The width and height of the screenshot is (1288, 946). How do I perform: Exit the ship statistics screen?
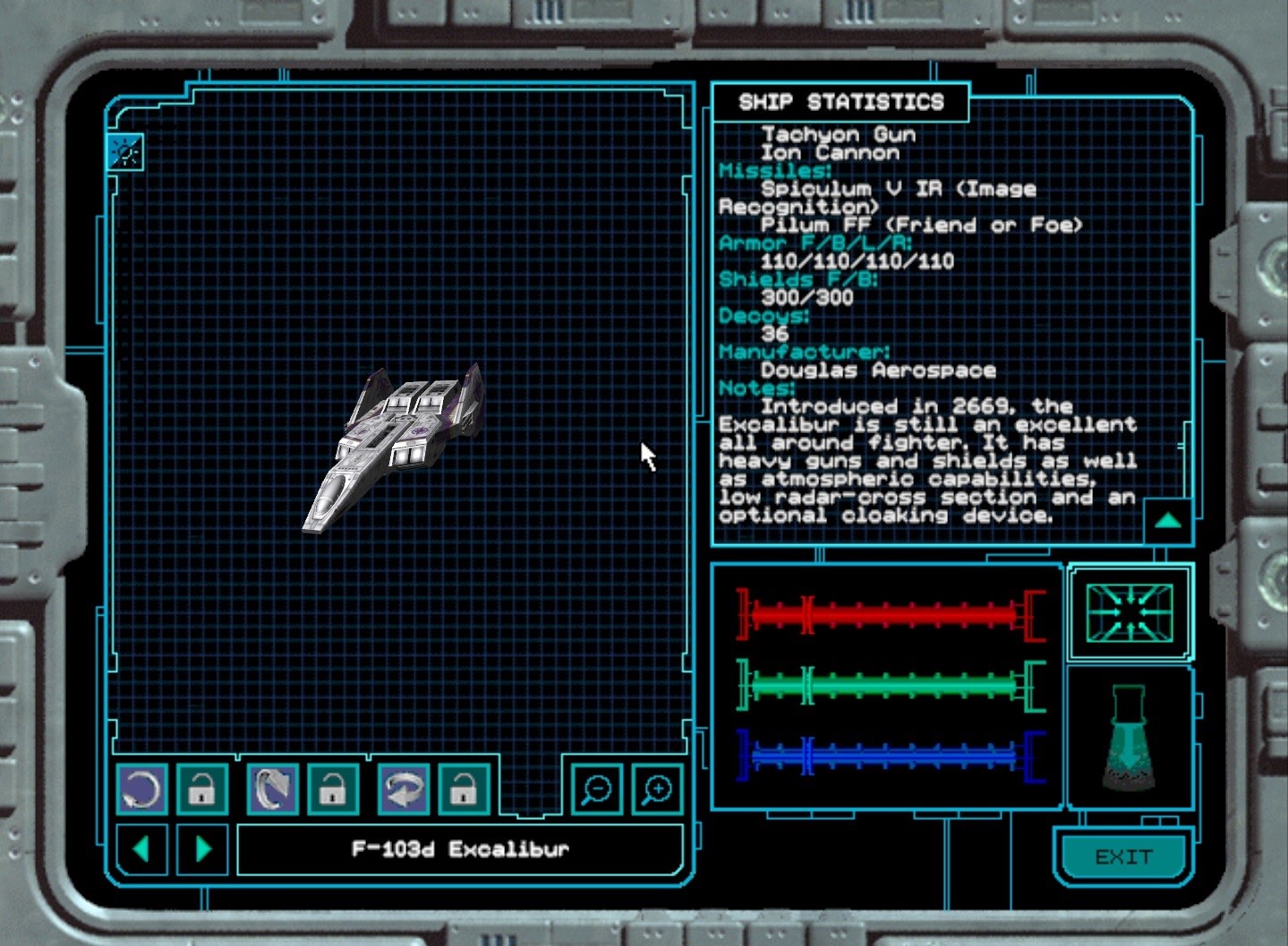coord(1123,857)
